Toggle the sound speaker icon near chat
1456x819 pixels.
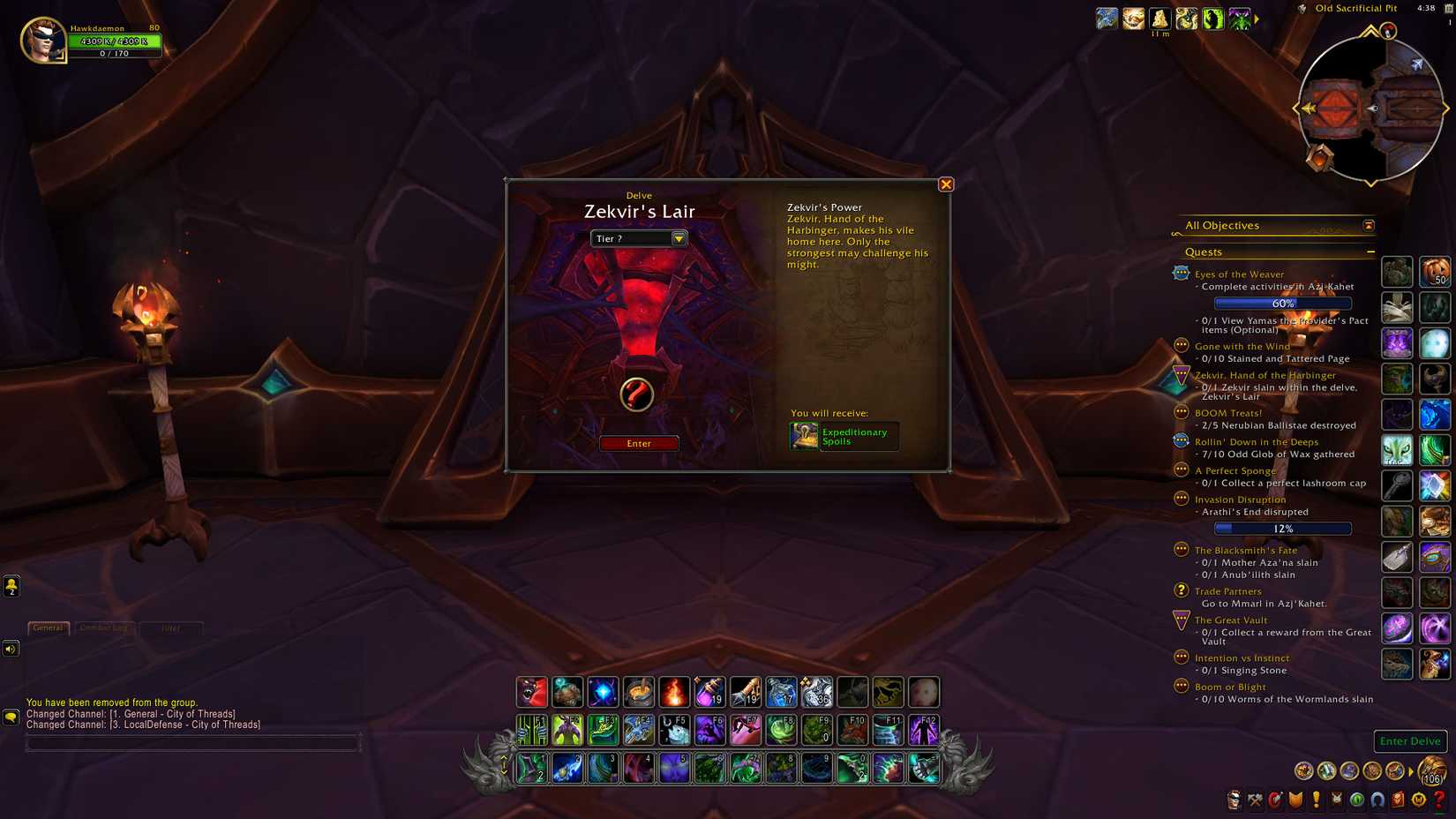[10, 649]
